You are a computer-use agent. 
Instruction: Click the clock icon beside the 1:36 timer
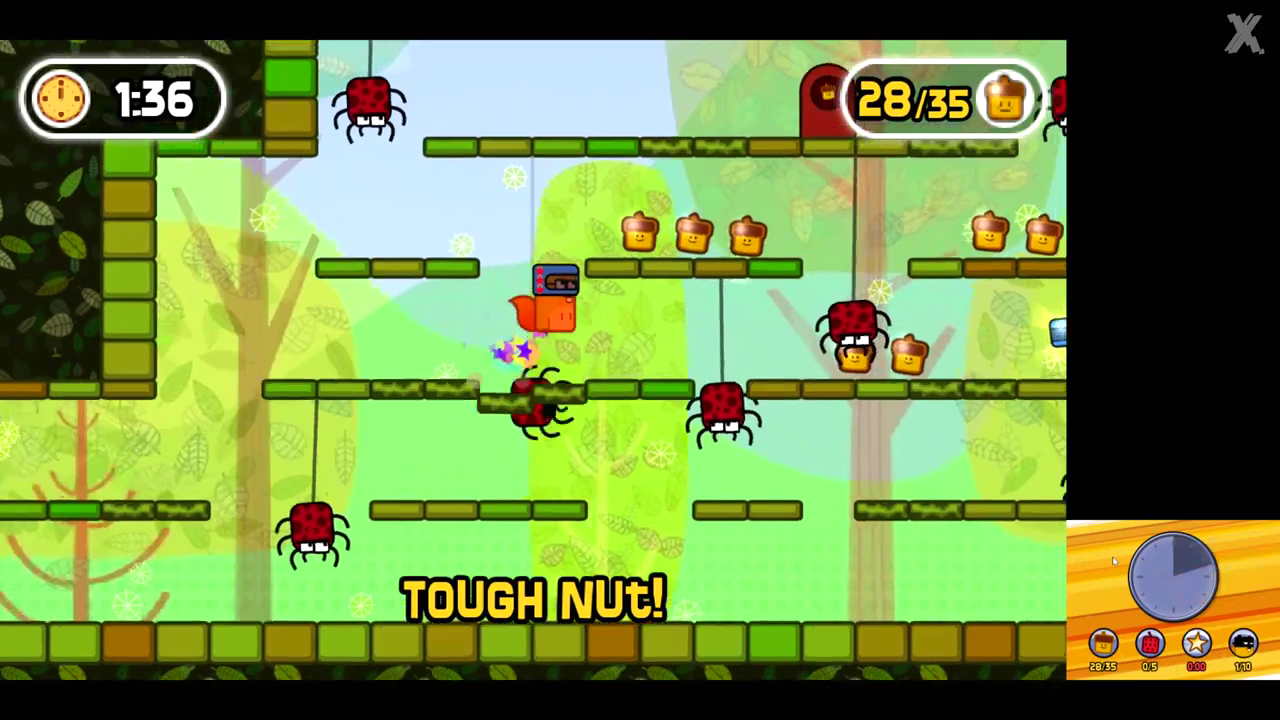(x=61, y=98)
